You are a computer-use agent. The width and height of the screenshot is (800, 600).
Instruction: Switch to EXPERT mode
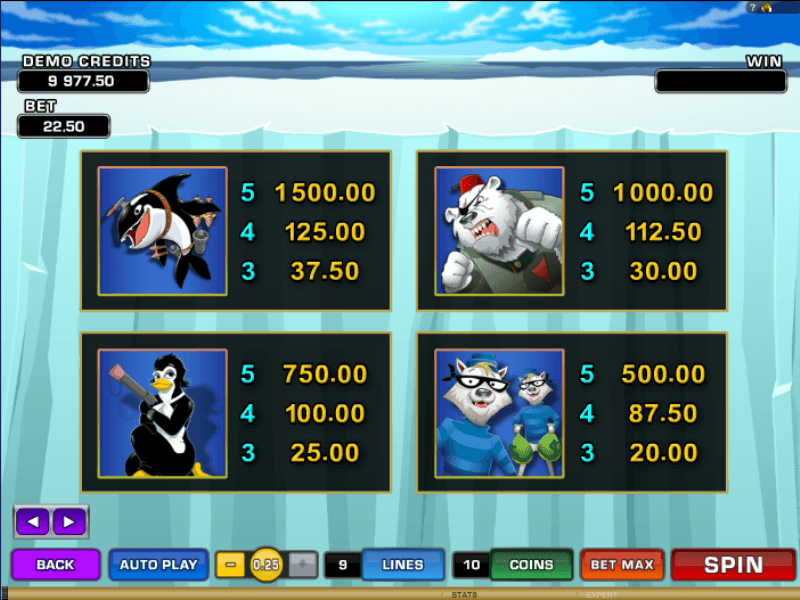(602, 594)
